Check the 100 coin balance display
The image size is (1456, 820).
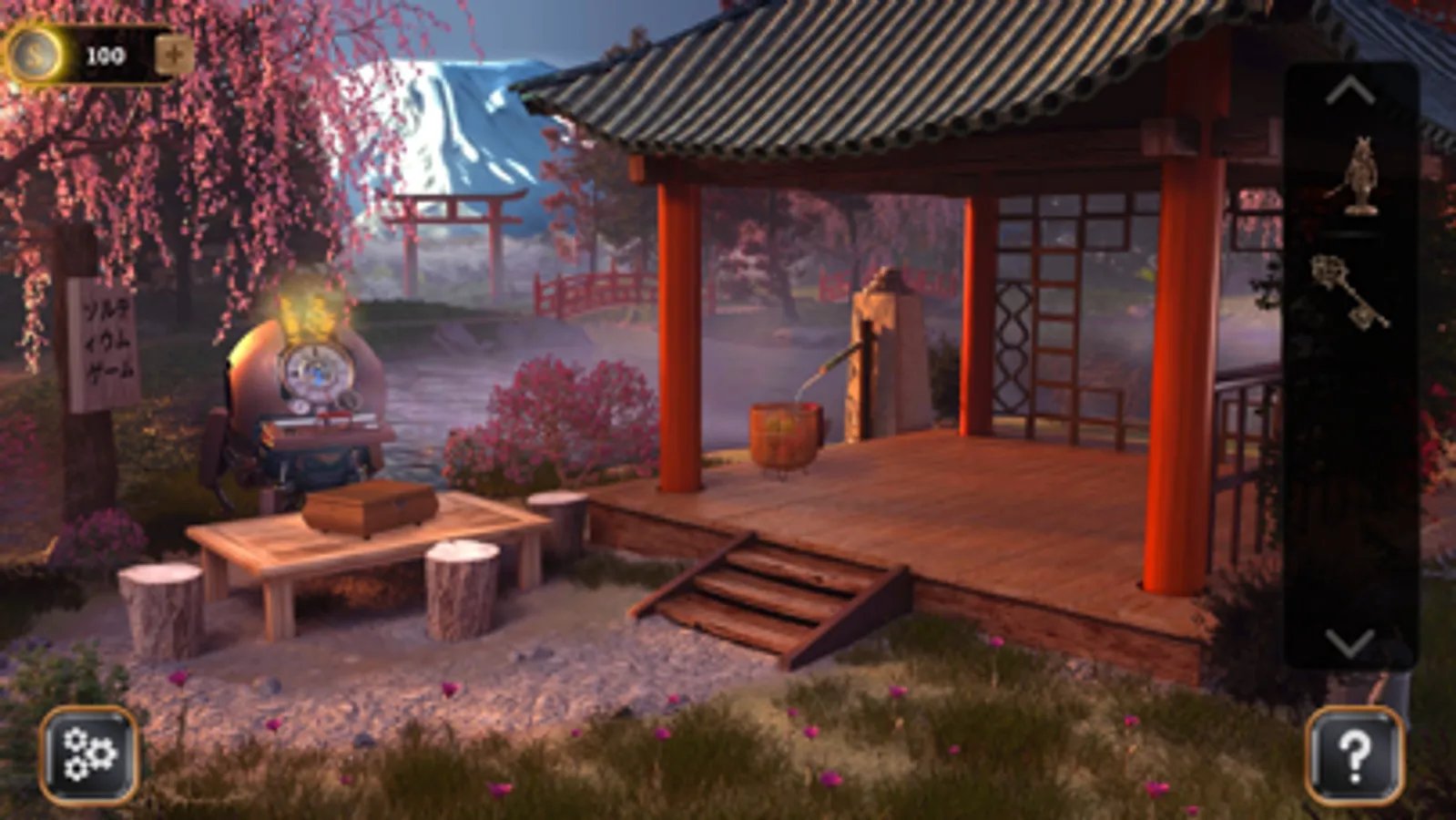click(106, 53)
